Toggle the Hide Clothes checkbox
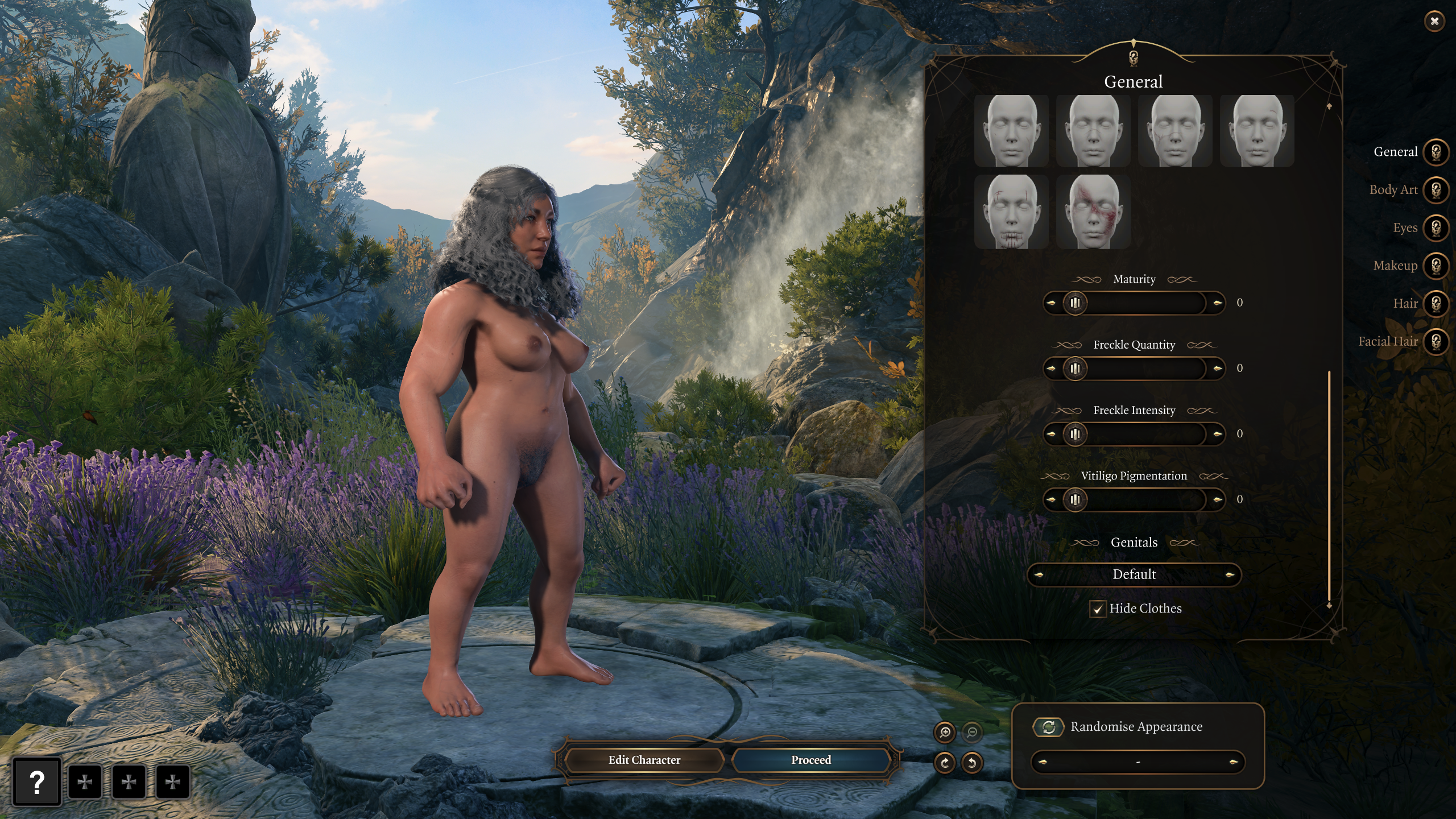Screen dimensions: 1456x819 click(x=1098, y=609)
